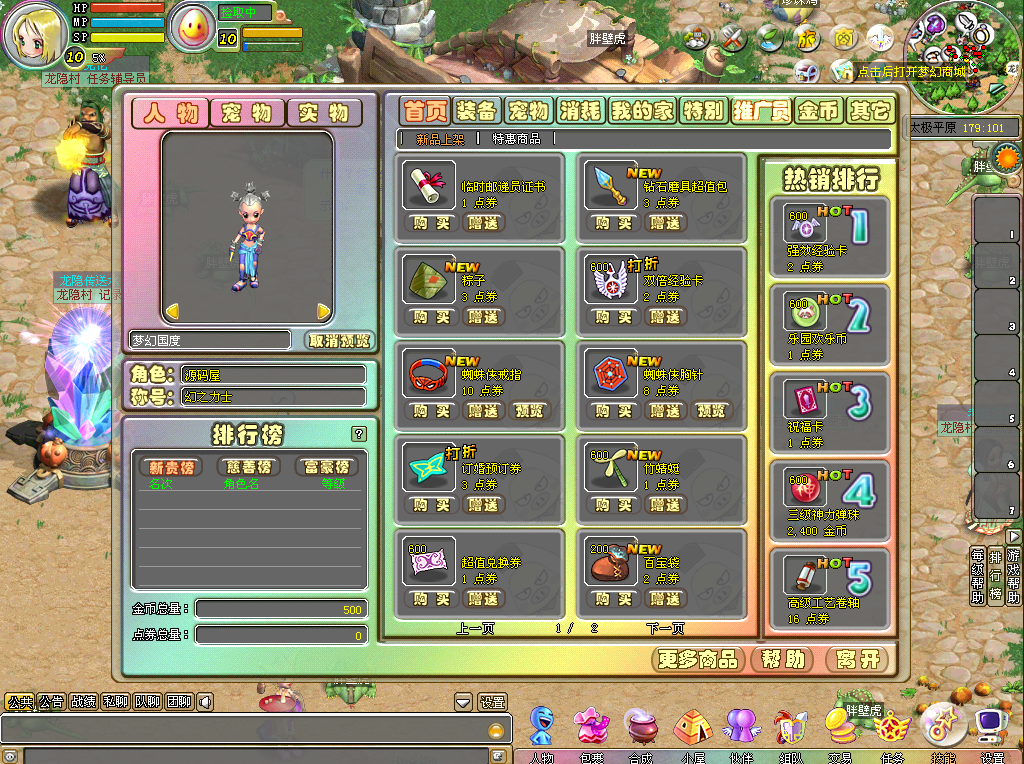
Task: Click the 帮助 help button
Action: click(783, 660)
